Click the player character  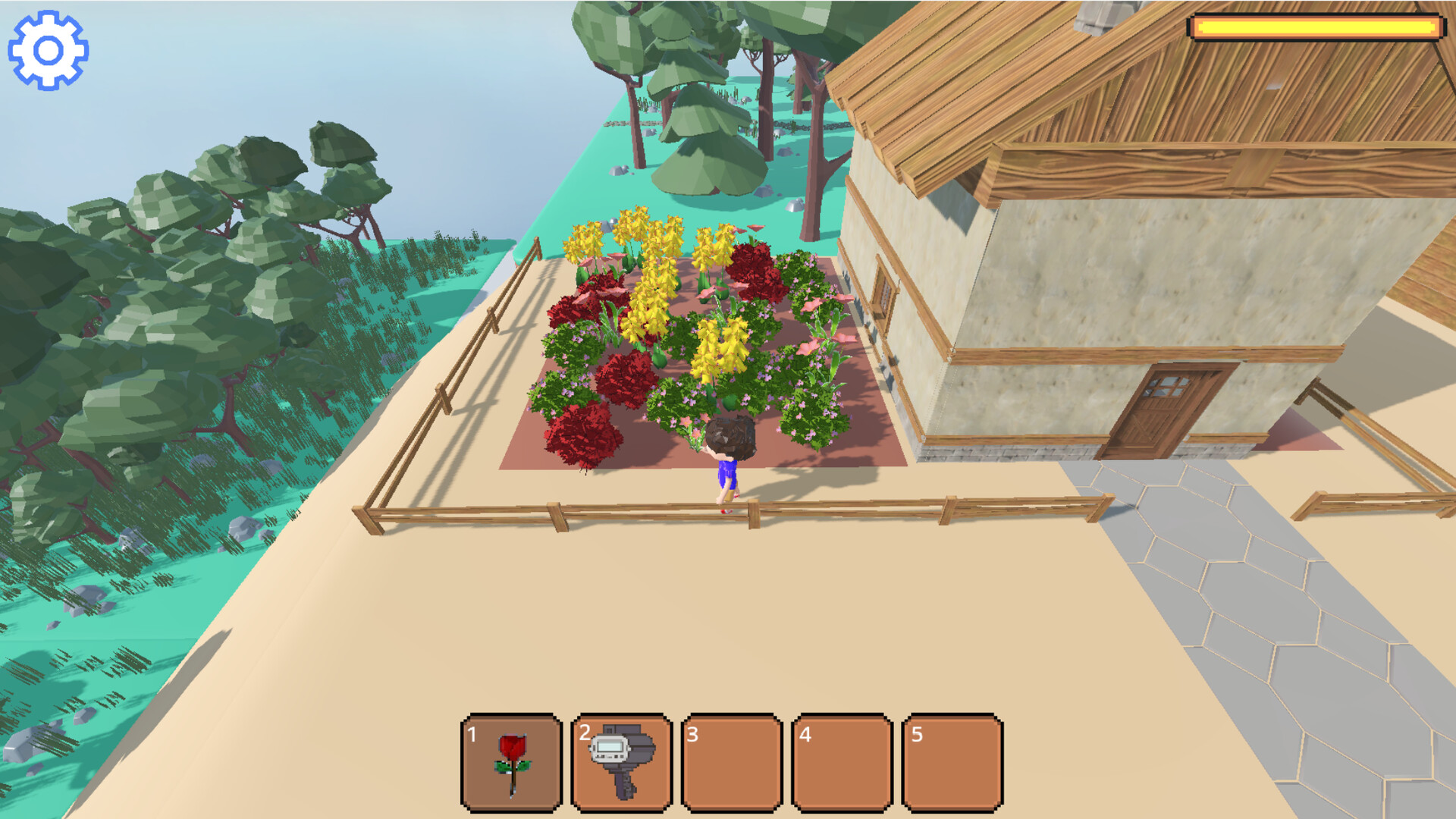click(x=728, y=455)
